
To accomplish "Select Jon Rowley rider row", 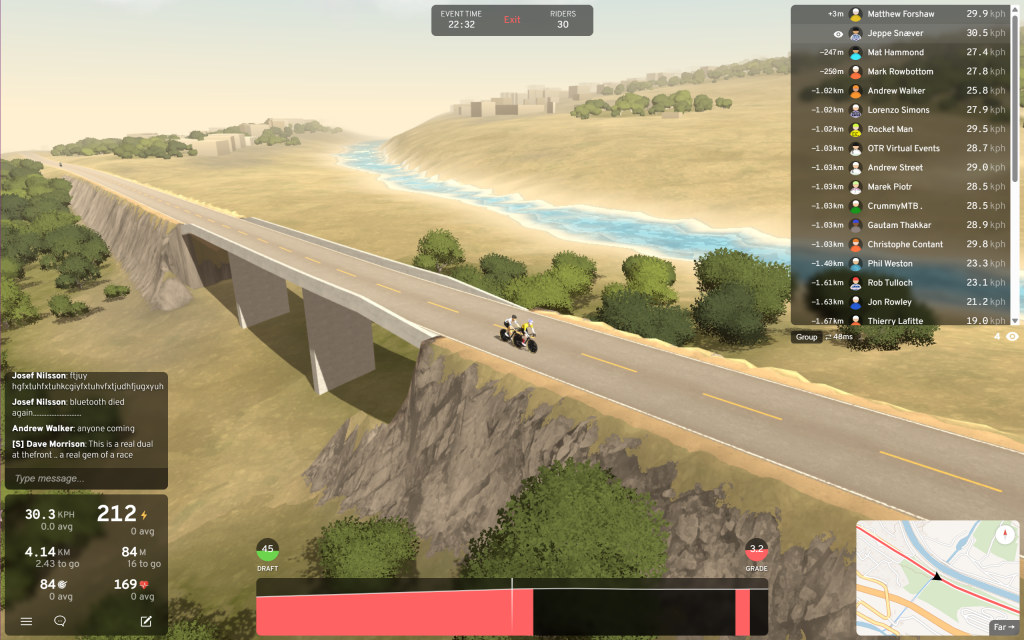I will pos(890,302).
